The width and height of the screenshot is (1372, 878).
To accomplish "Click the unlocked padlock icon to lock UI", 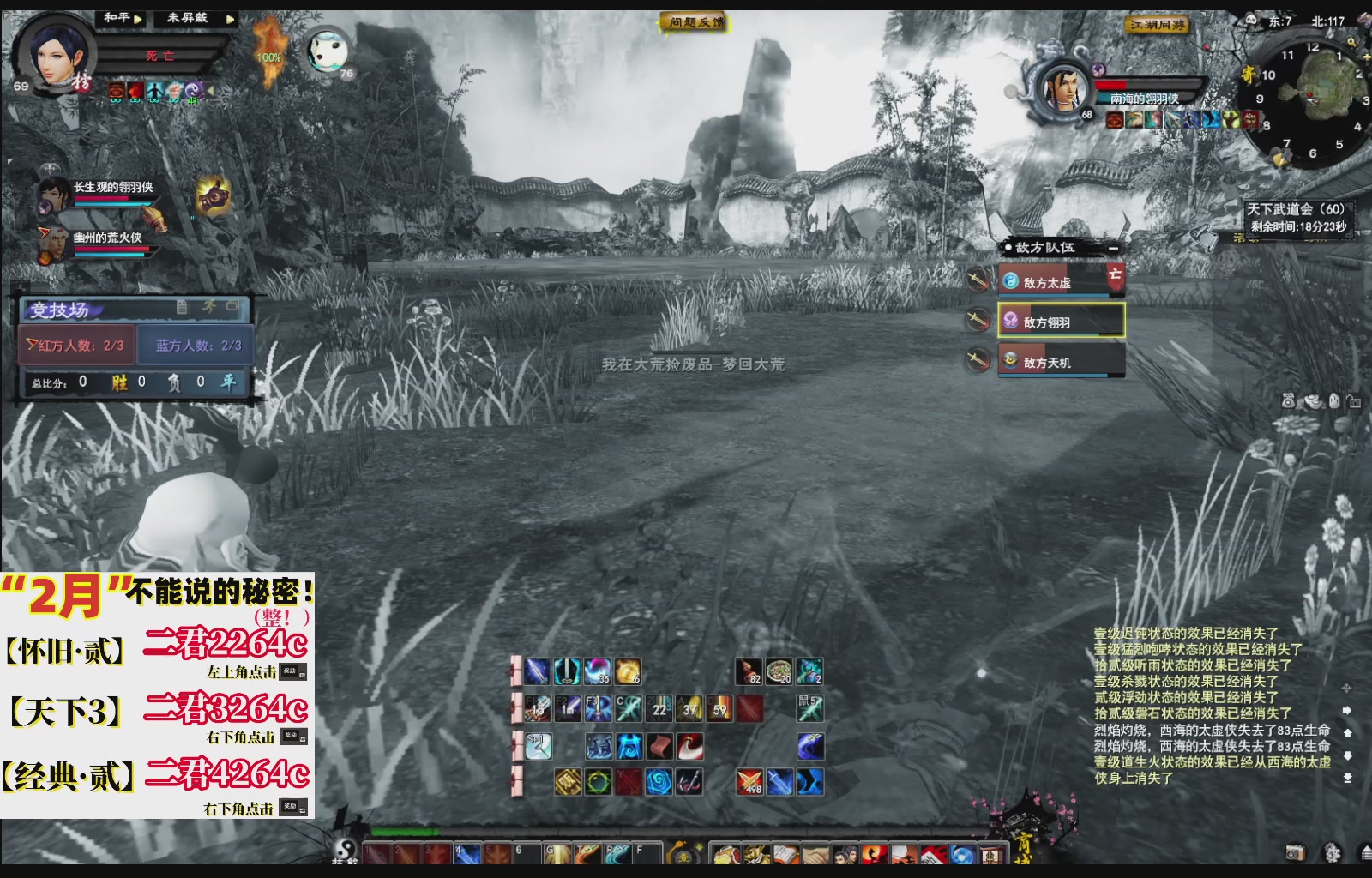I will (1356, 401).
